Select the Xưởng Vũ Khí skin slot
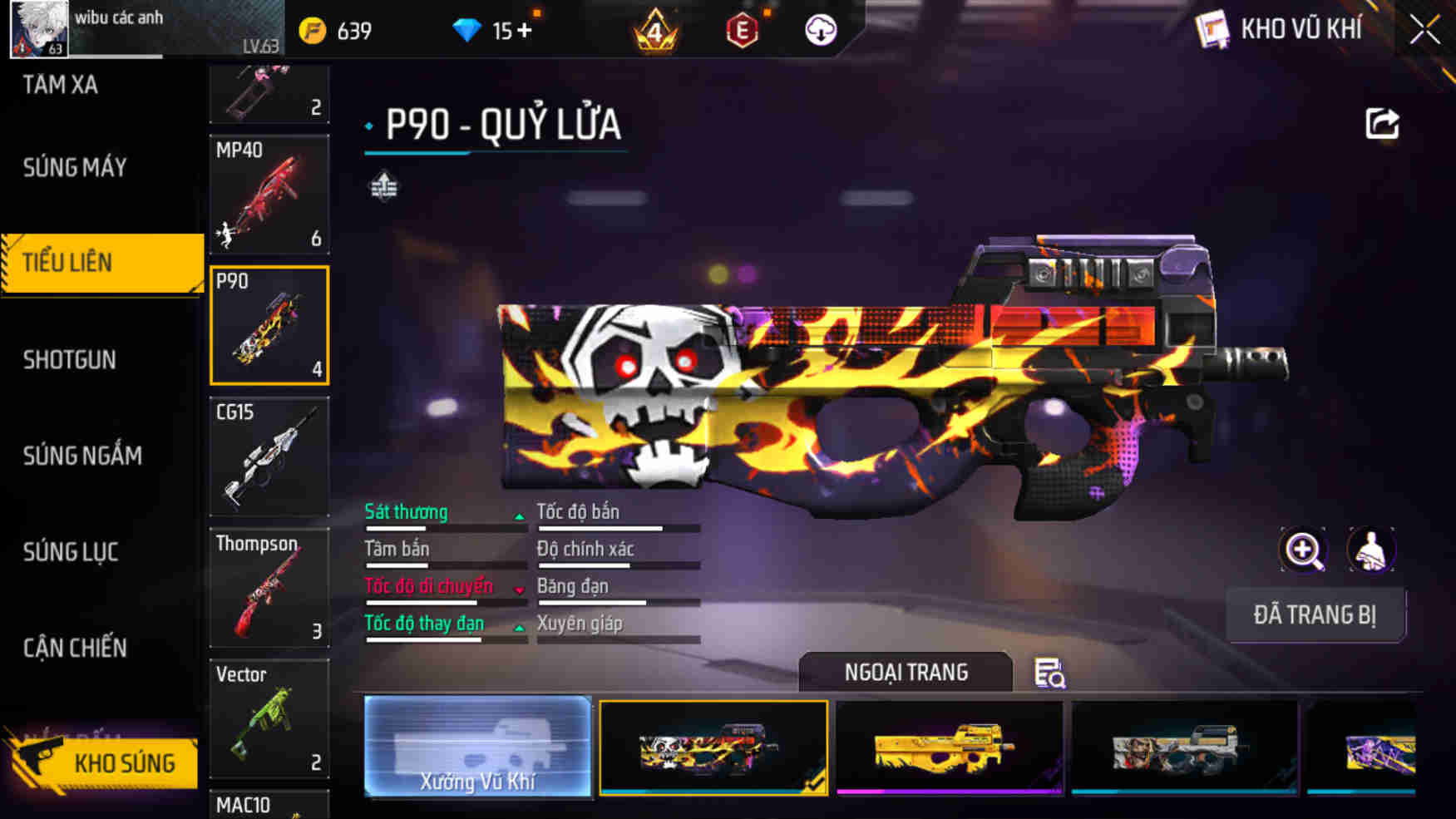Image resolution: width=1456 pixels, height=819 pixels. [x=478, y=747]
